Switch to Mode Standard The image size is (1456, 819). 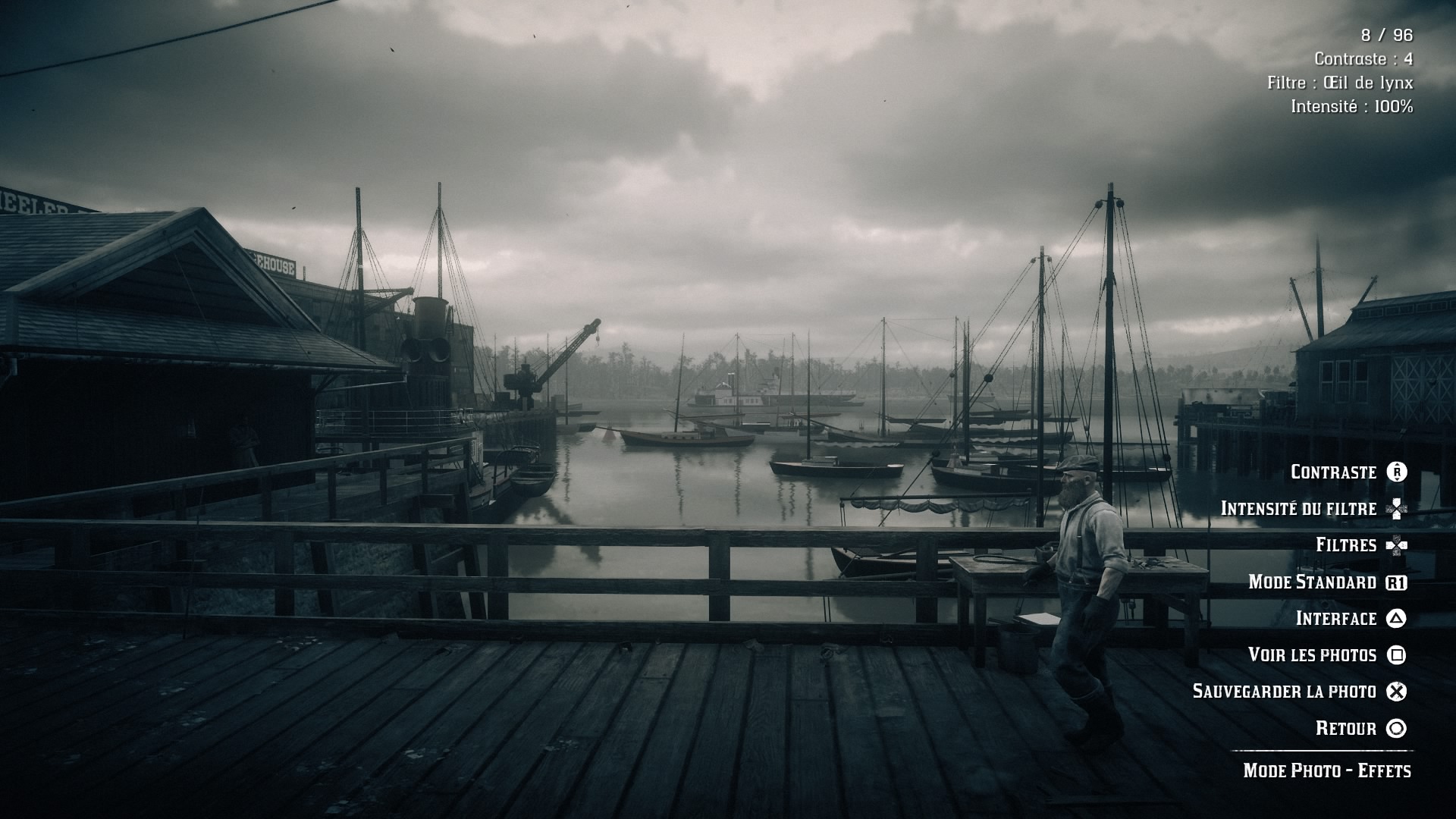(1312, 582)
